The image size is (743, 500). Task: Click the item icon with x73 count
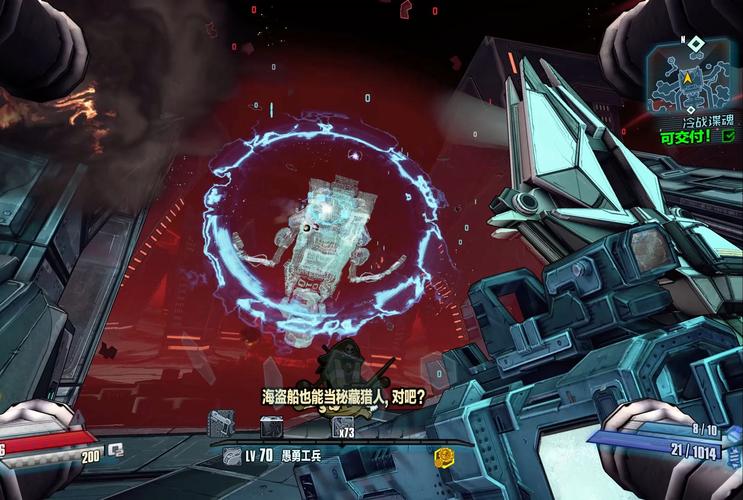click(x=342, y=427)
